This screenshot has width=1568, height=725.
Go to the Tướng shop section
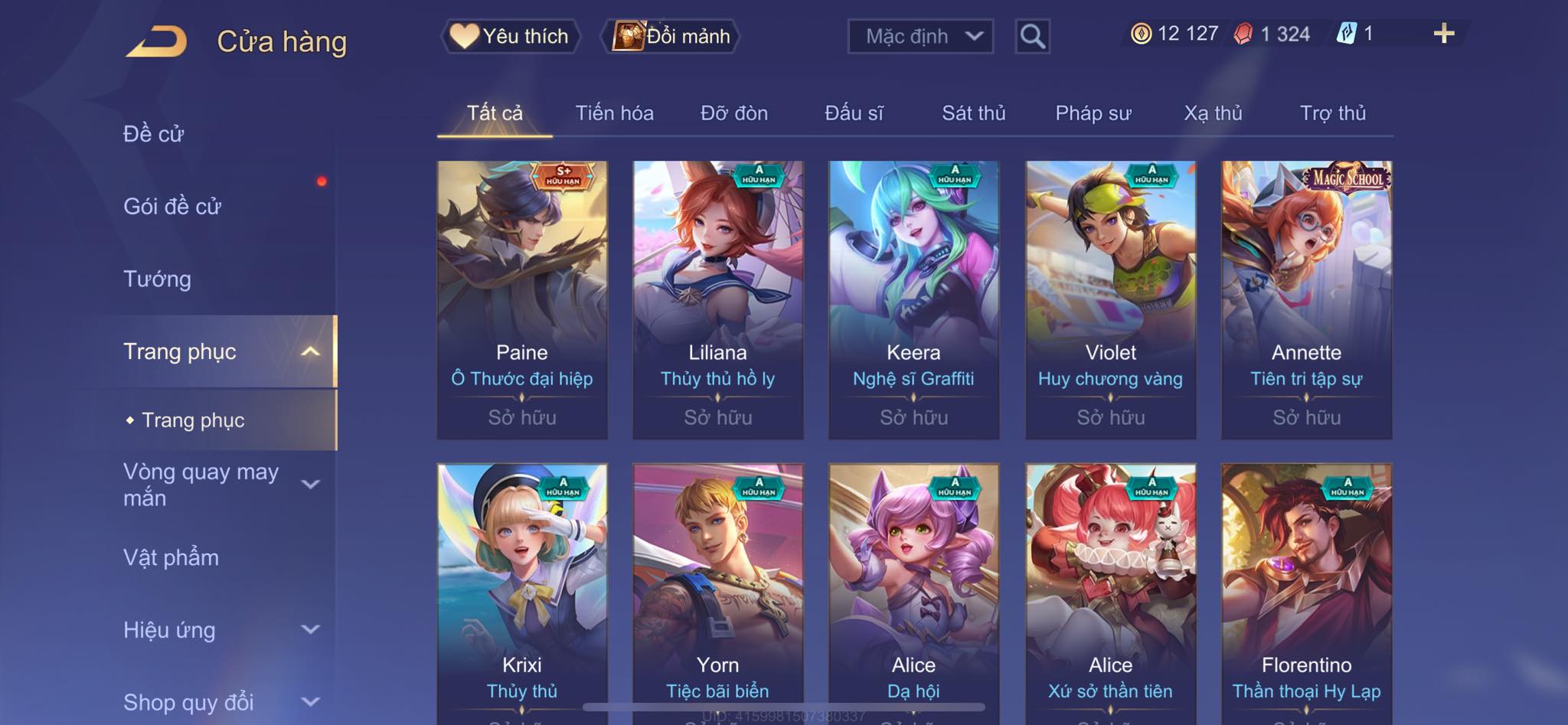157,279
